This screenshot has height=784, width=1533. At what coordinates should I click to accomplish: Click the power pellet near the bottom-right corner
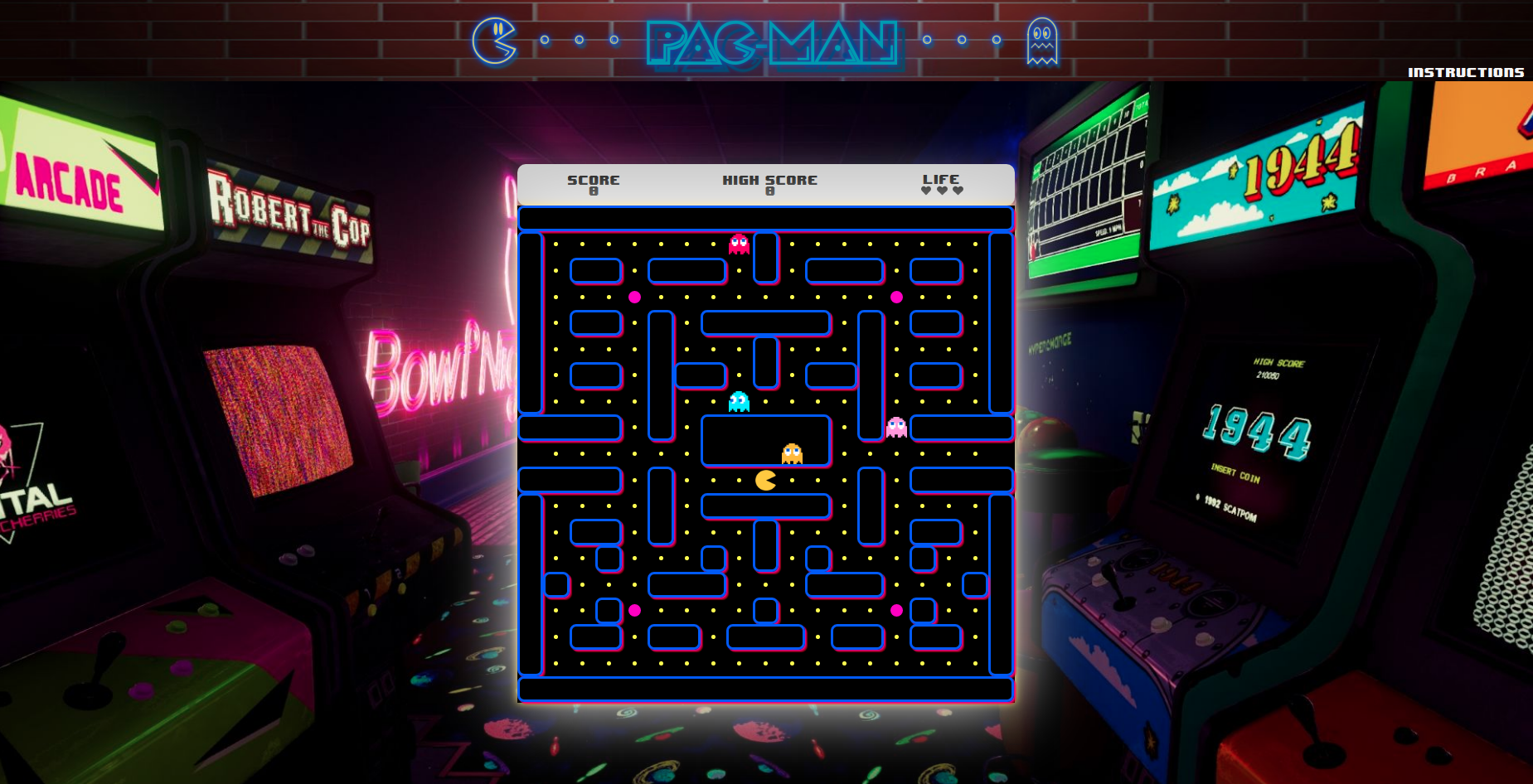point(897,609)
